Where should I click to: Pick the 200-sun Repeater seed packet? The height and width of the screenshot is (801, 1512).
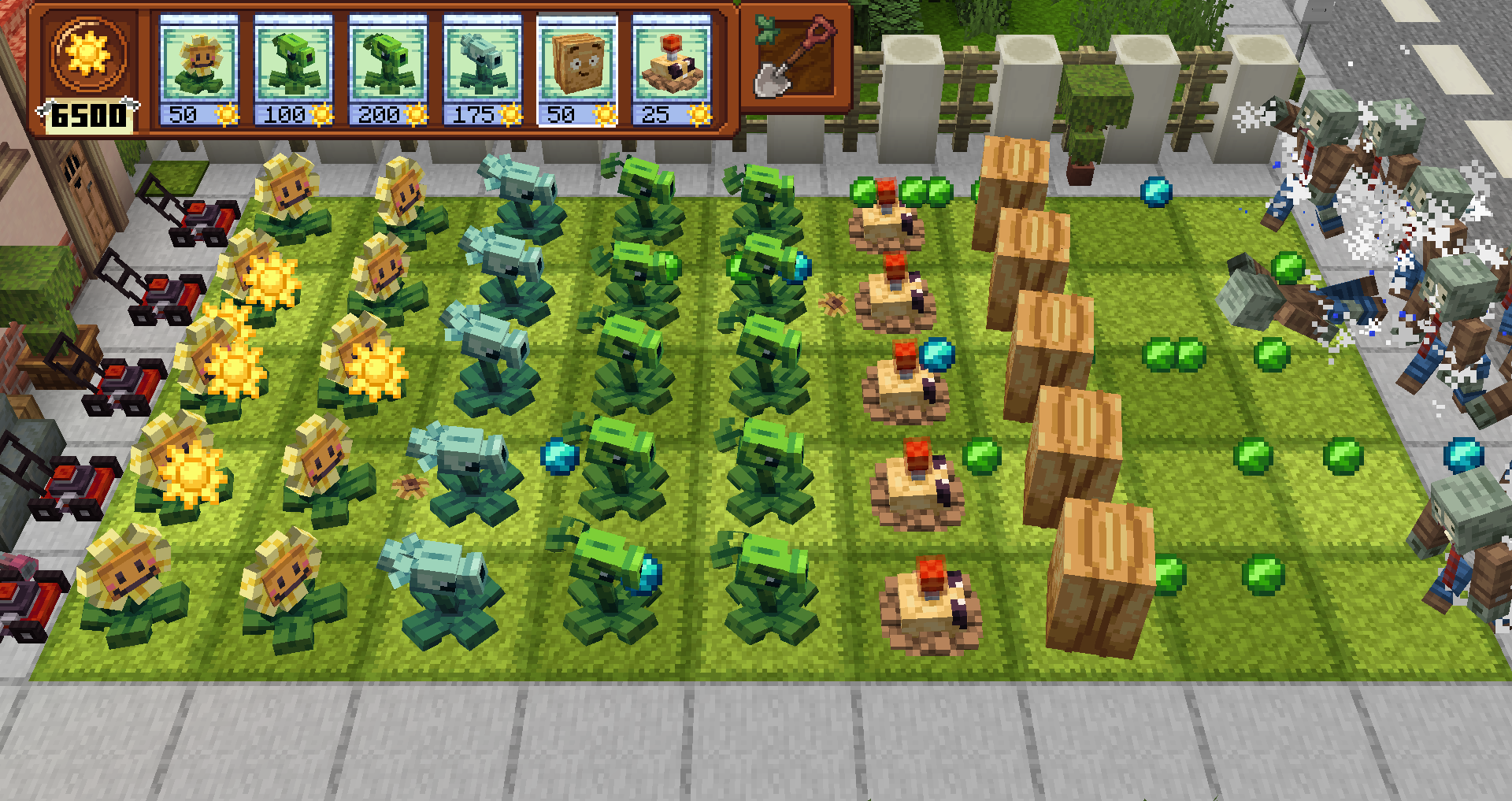point(387,71)
